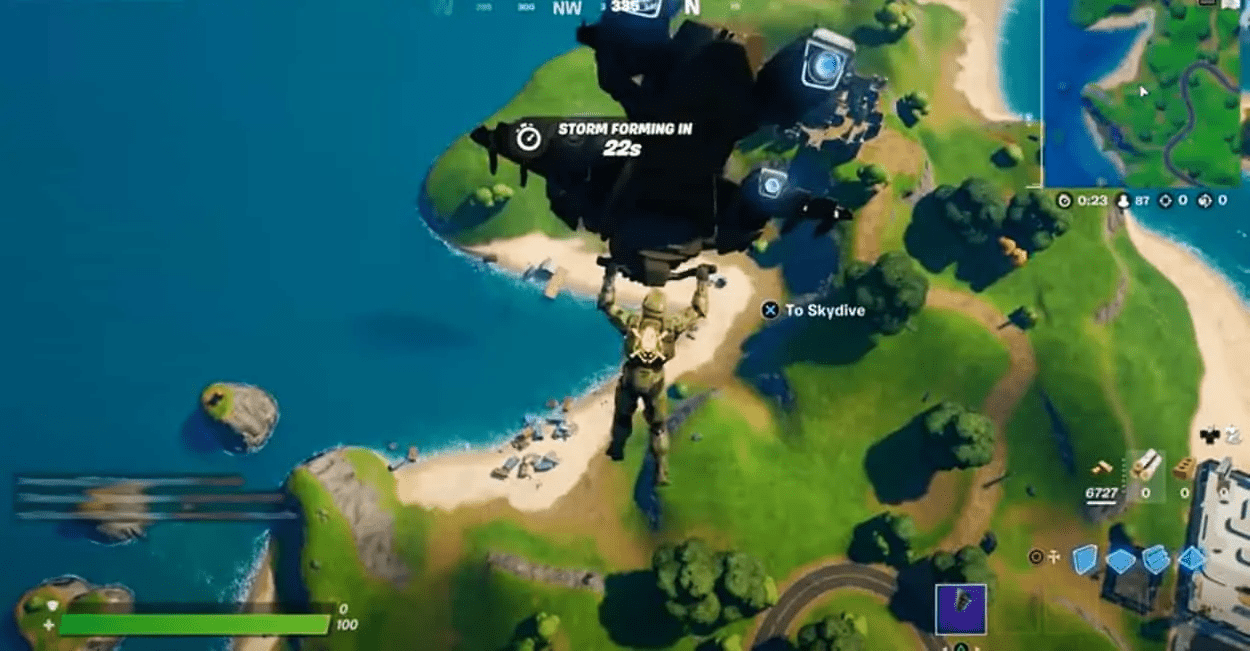Image resolution: width=1250 pixels, height=651 pixels.
Task: Open the minimap in the corner
Action: tap(1146, 93)
